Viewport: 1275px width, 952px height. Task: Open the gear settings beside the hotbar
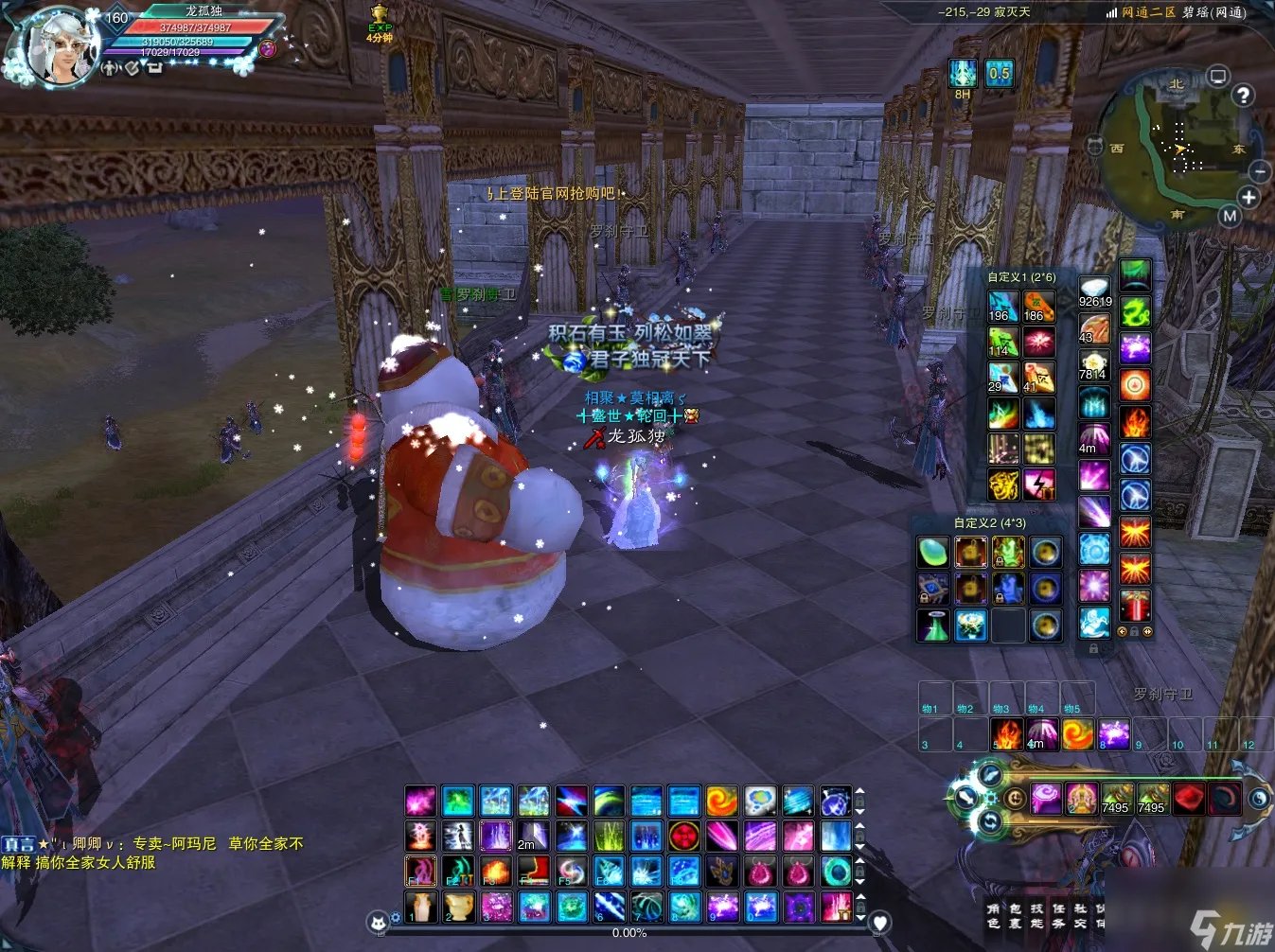coord(396,918)
